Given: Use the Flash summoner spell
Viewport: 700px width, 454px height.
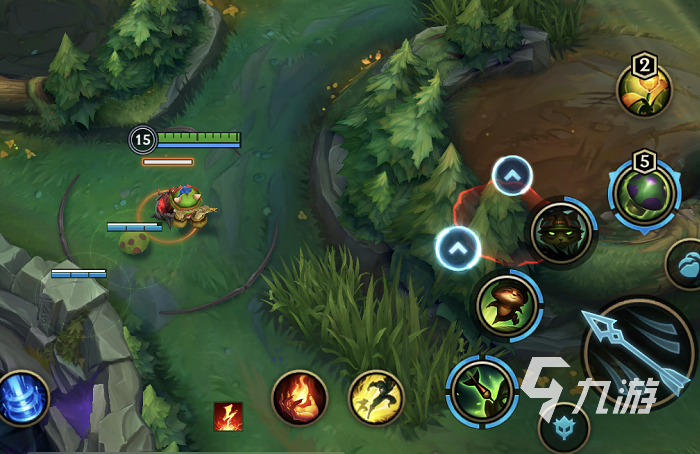Looking at the screenshot, I should pyautogui.click(x=376, y=397).
